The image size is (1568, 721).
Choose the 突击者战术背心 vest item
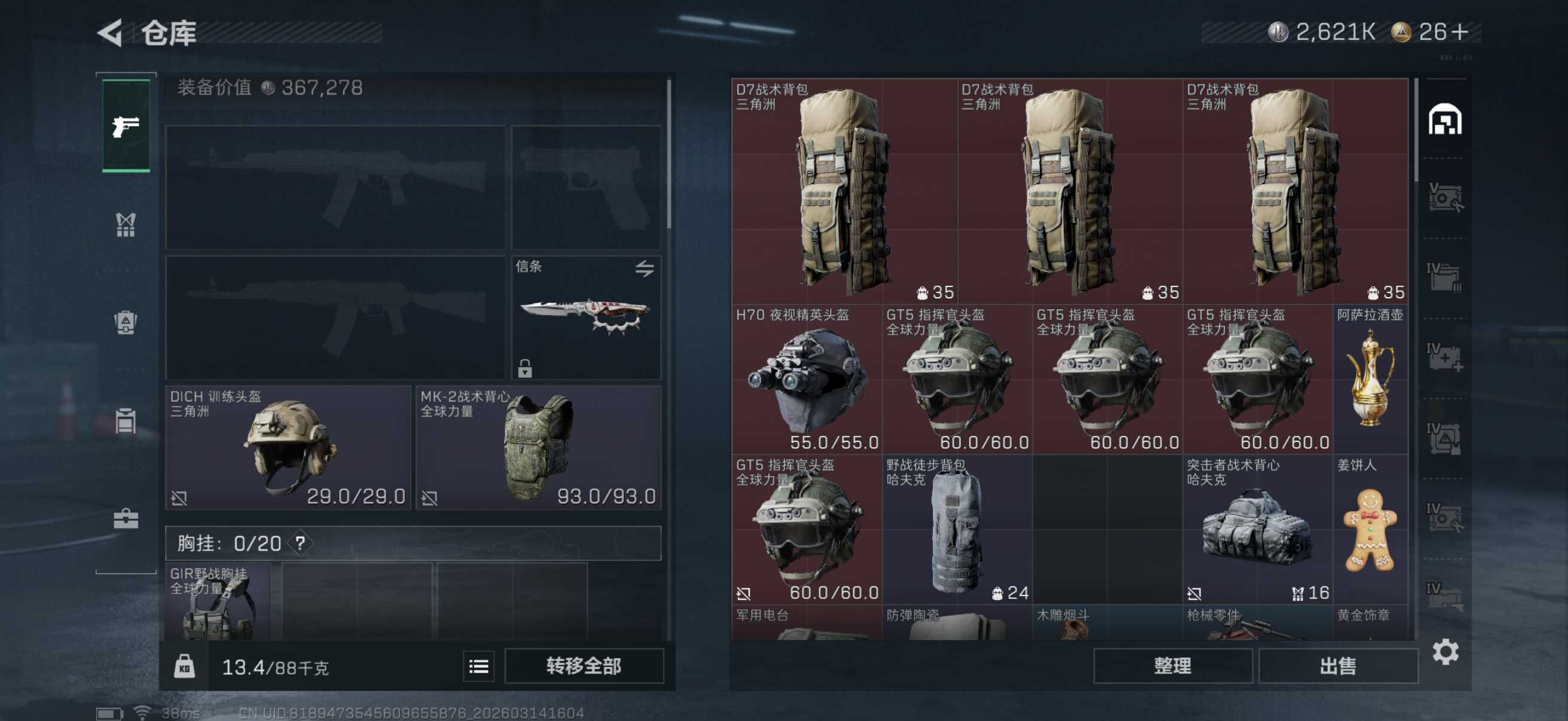pos(1257,529)
